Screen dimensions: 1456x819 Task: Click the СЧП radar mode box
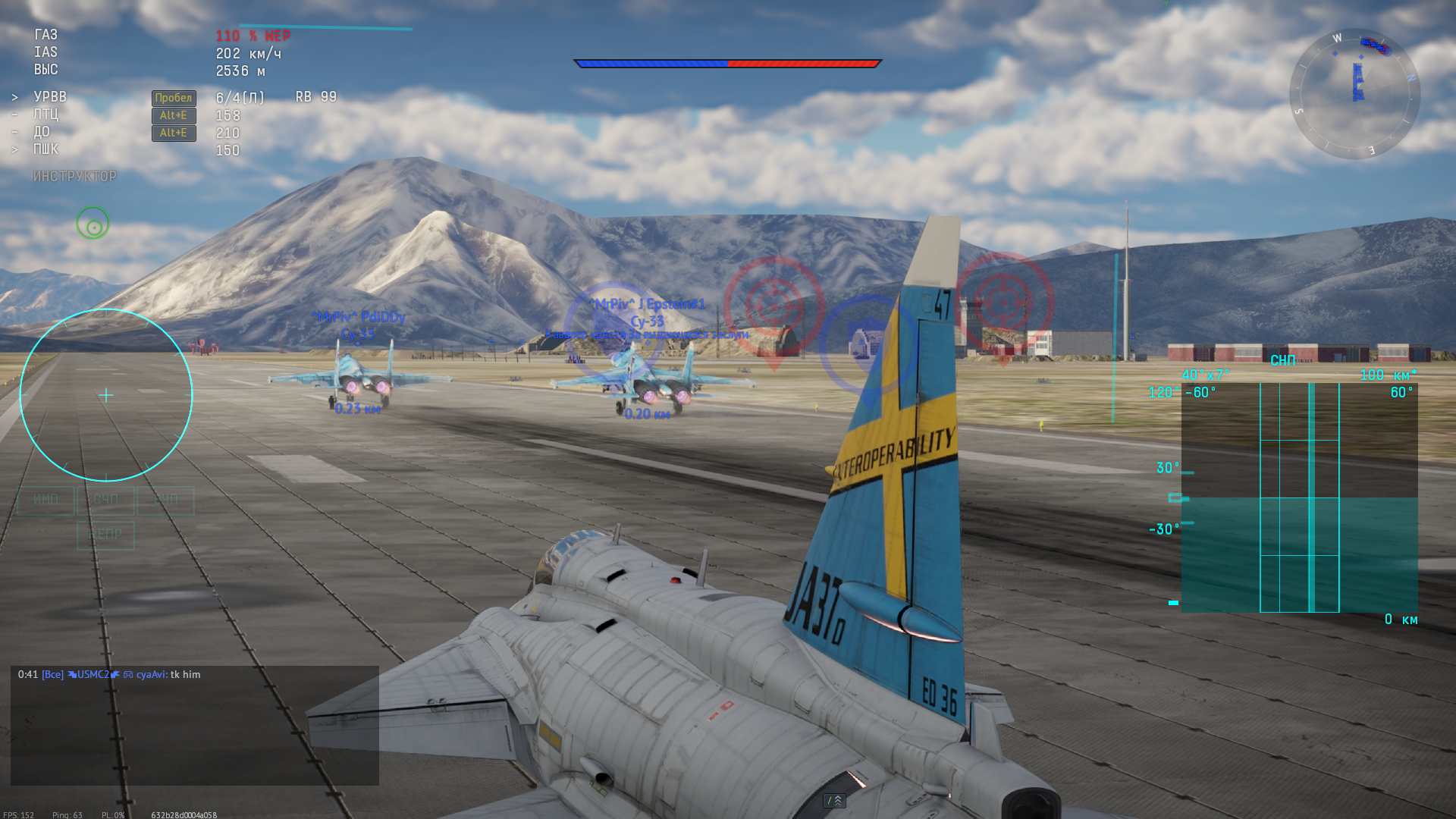(105, 500)
